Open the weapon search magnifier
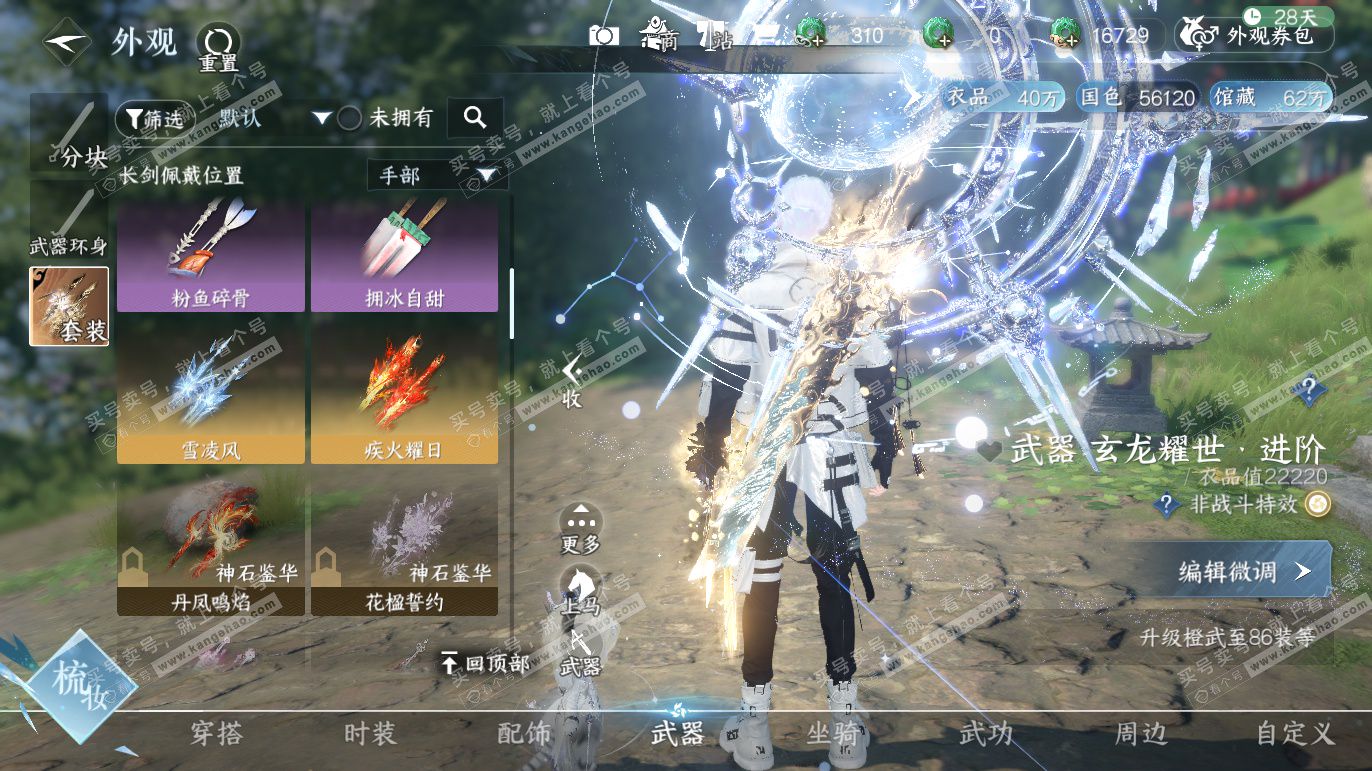 475,118
